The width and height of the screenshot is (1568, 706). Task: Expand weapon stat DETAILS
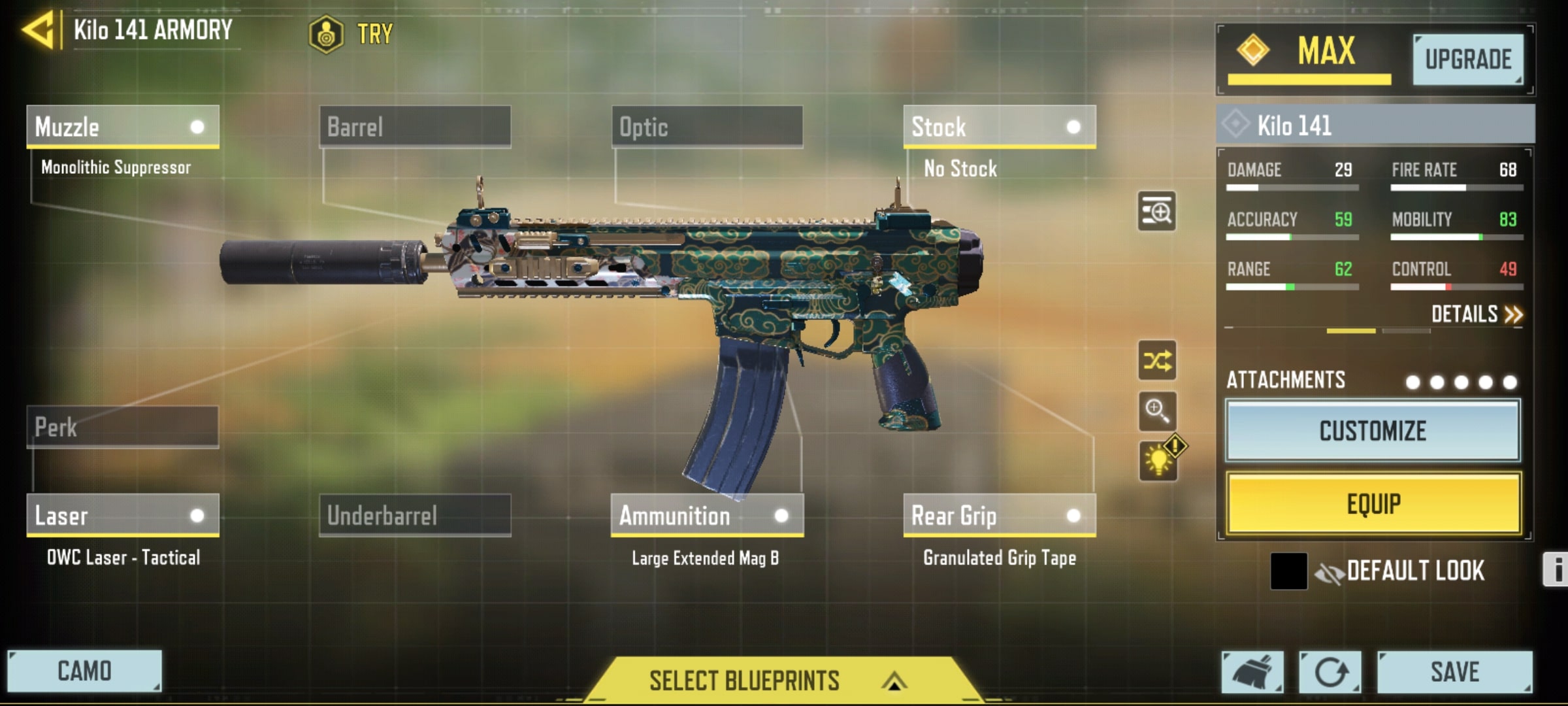click(x=1476, y=314)
